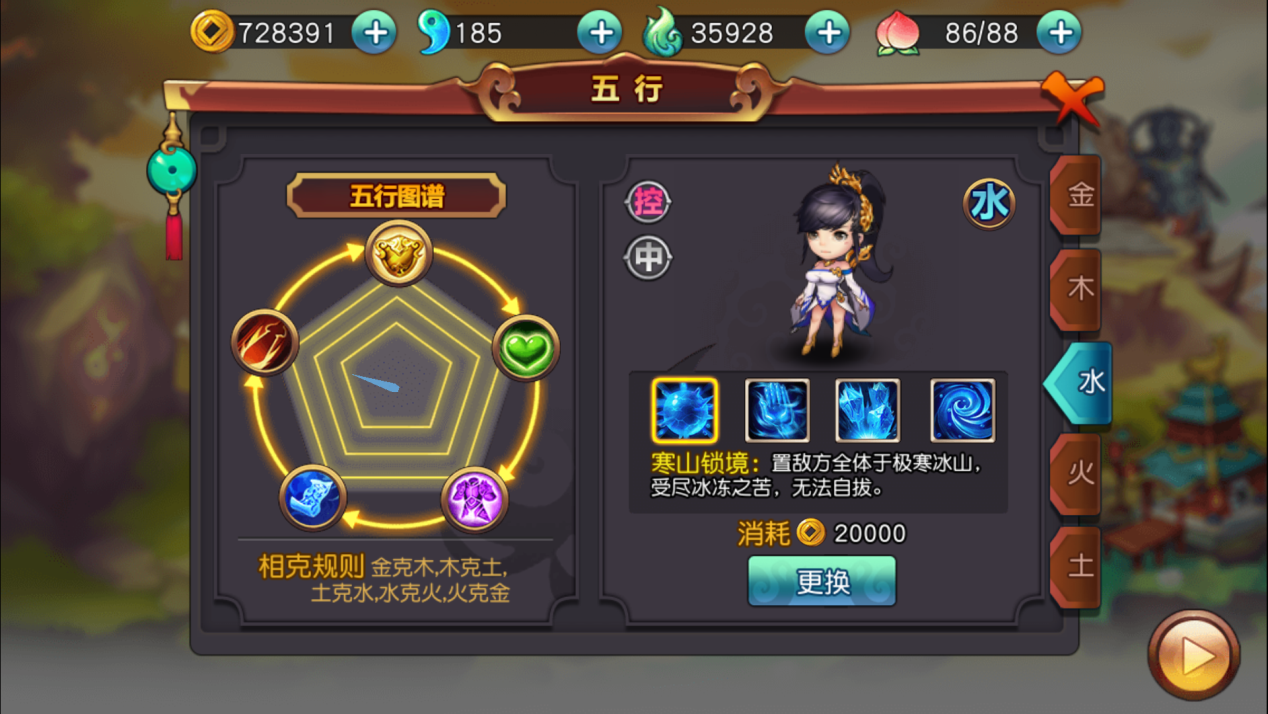This screenshot has width=1268, height=714.
Task: Refill peach stamina using the plus button
Action: [1059, 33]
